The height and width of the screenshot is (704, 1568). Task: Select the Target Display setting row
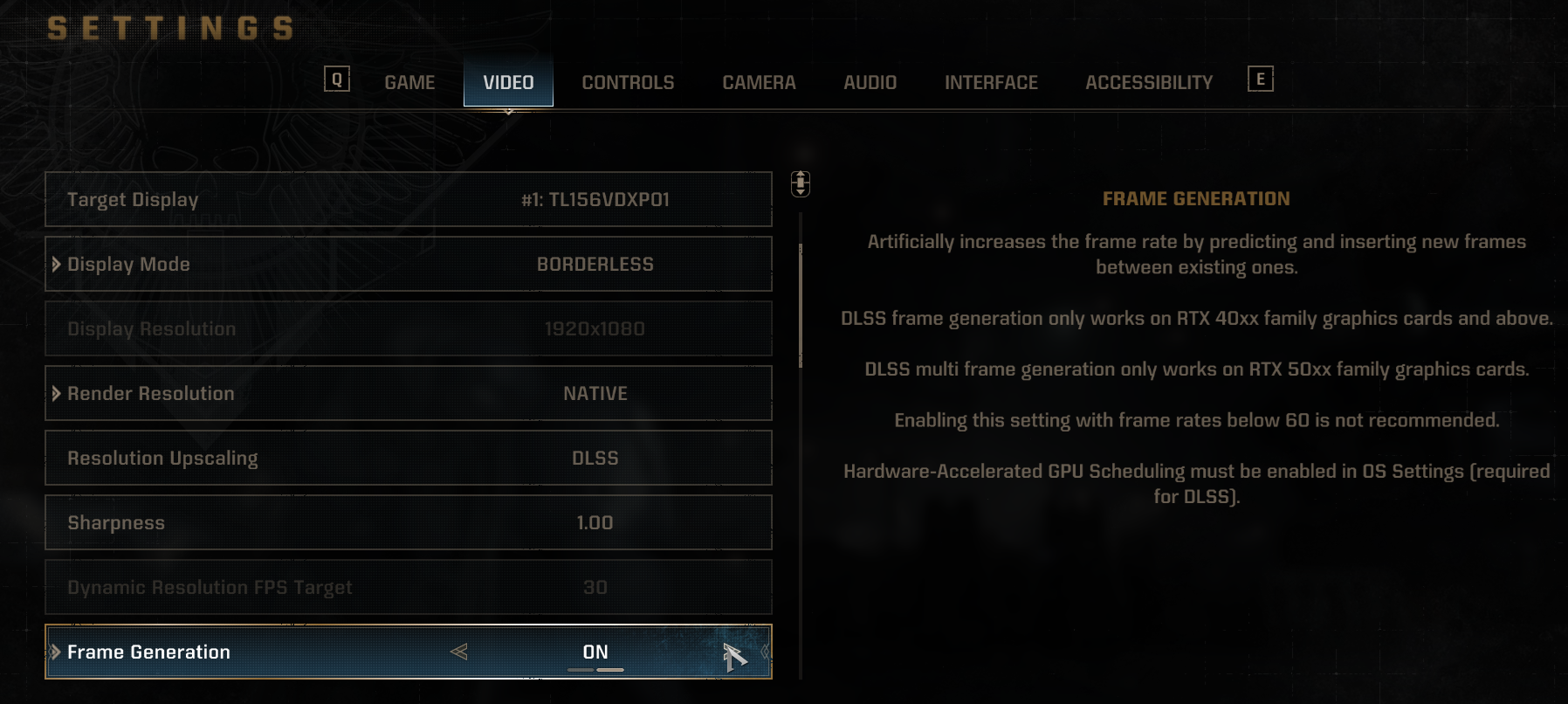[x=409, y=200]
